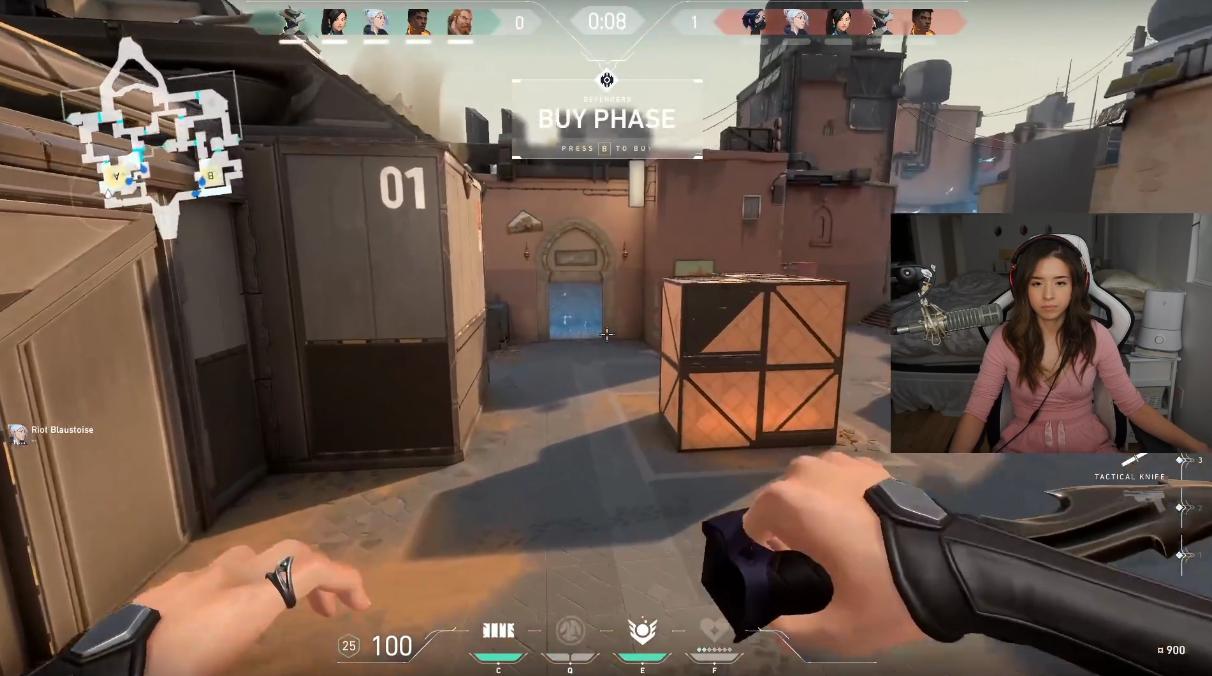Screen dimensions: 1212x676
Task: Activate the Barrier Orb wall ability
Action: tap(498, 630)
